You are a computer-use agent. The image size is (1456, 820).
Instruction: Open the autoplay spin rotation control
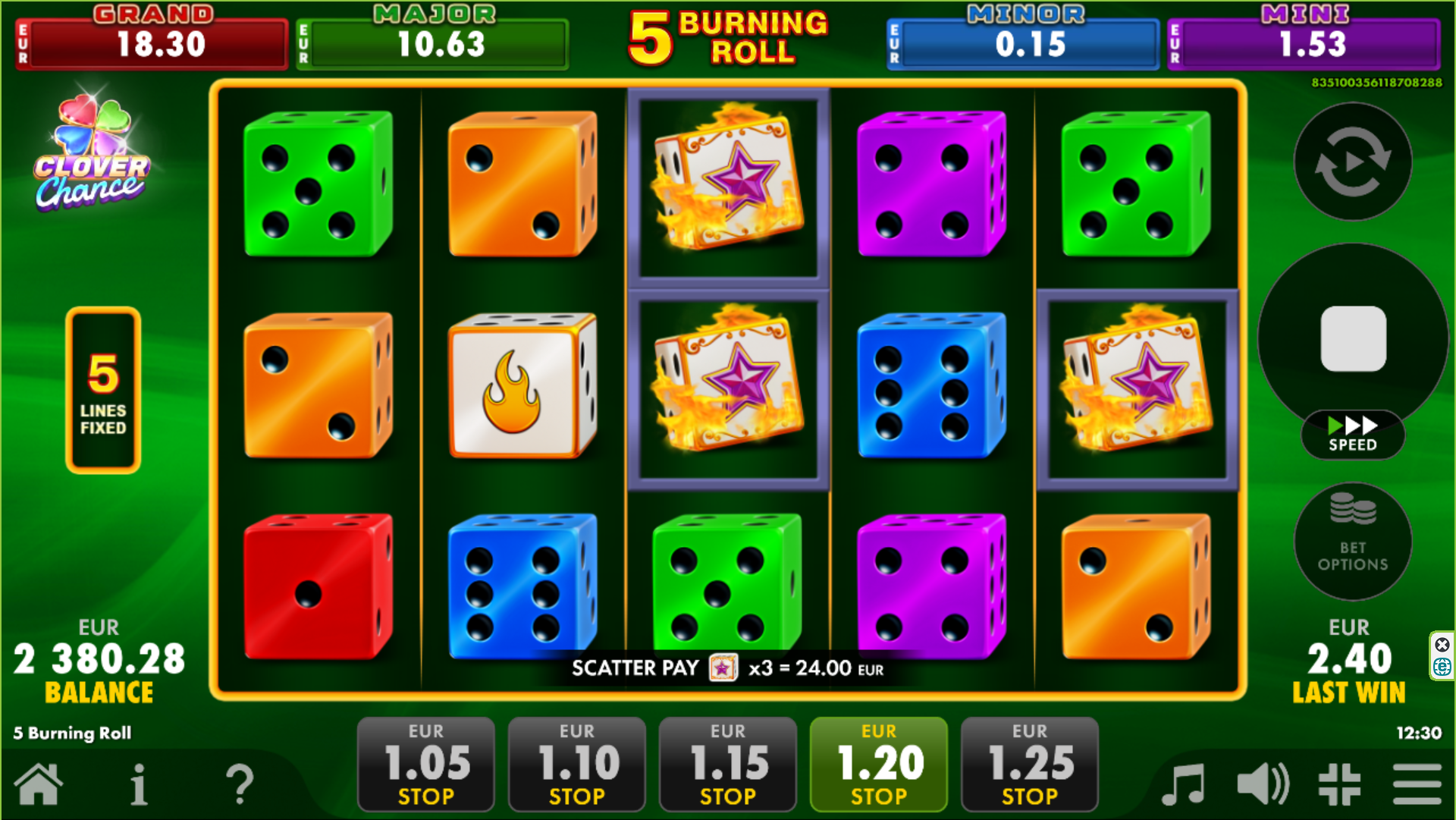[1353, 162]
